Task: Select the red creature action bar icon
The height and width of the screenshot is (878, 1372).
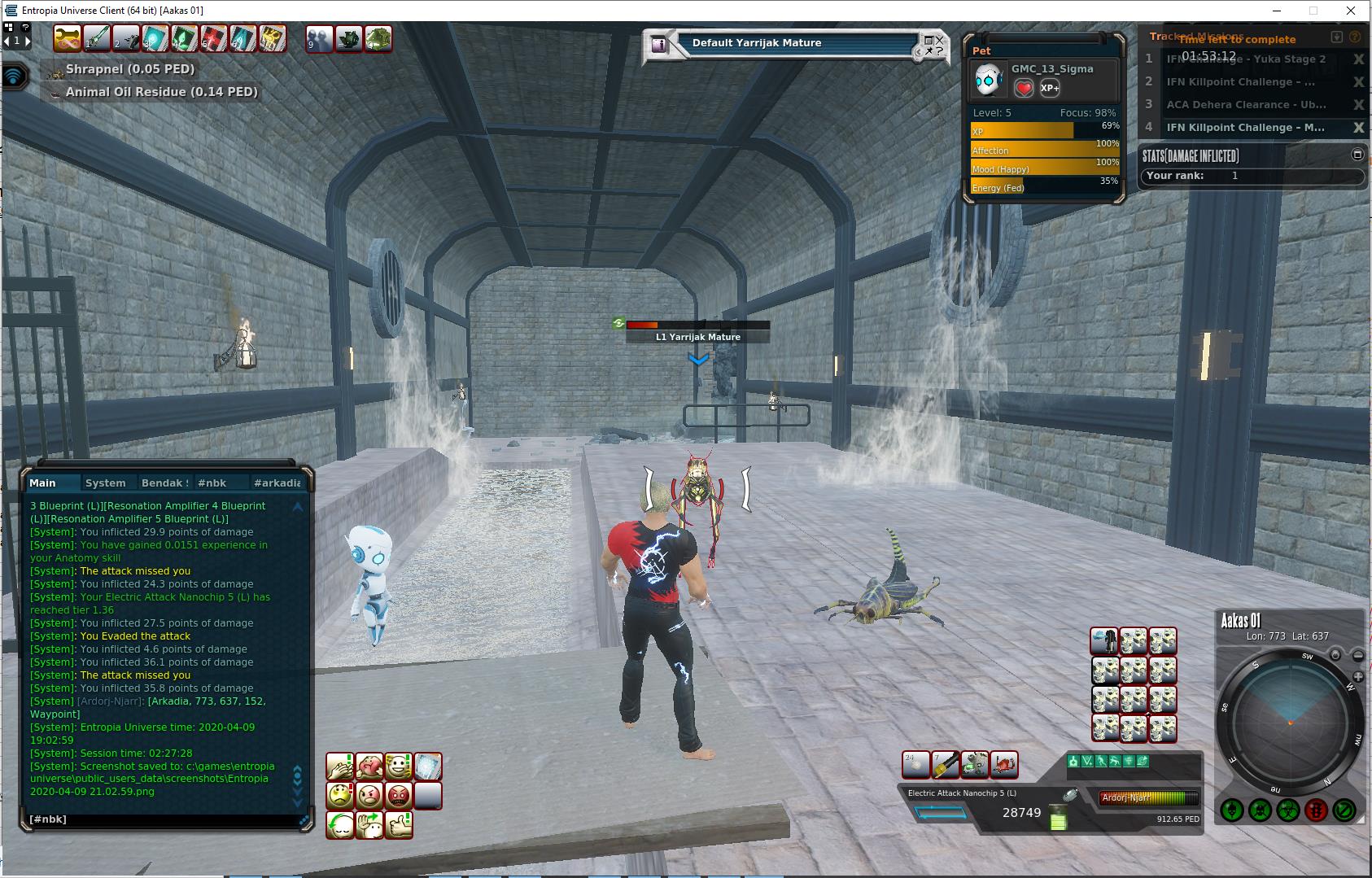Action: point(1004,765)
